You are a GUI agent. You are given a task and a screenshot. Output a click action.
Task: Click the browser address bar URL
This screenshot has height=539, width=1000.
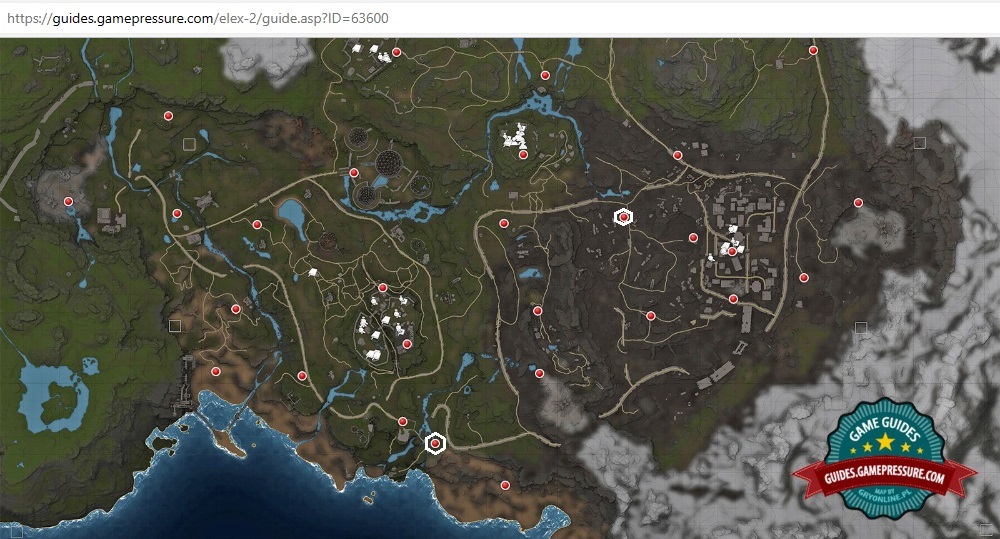(x=198, y=18)
